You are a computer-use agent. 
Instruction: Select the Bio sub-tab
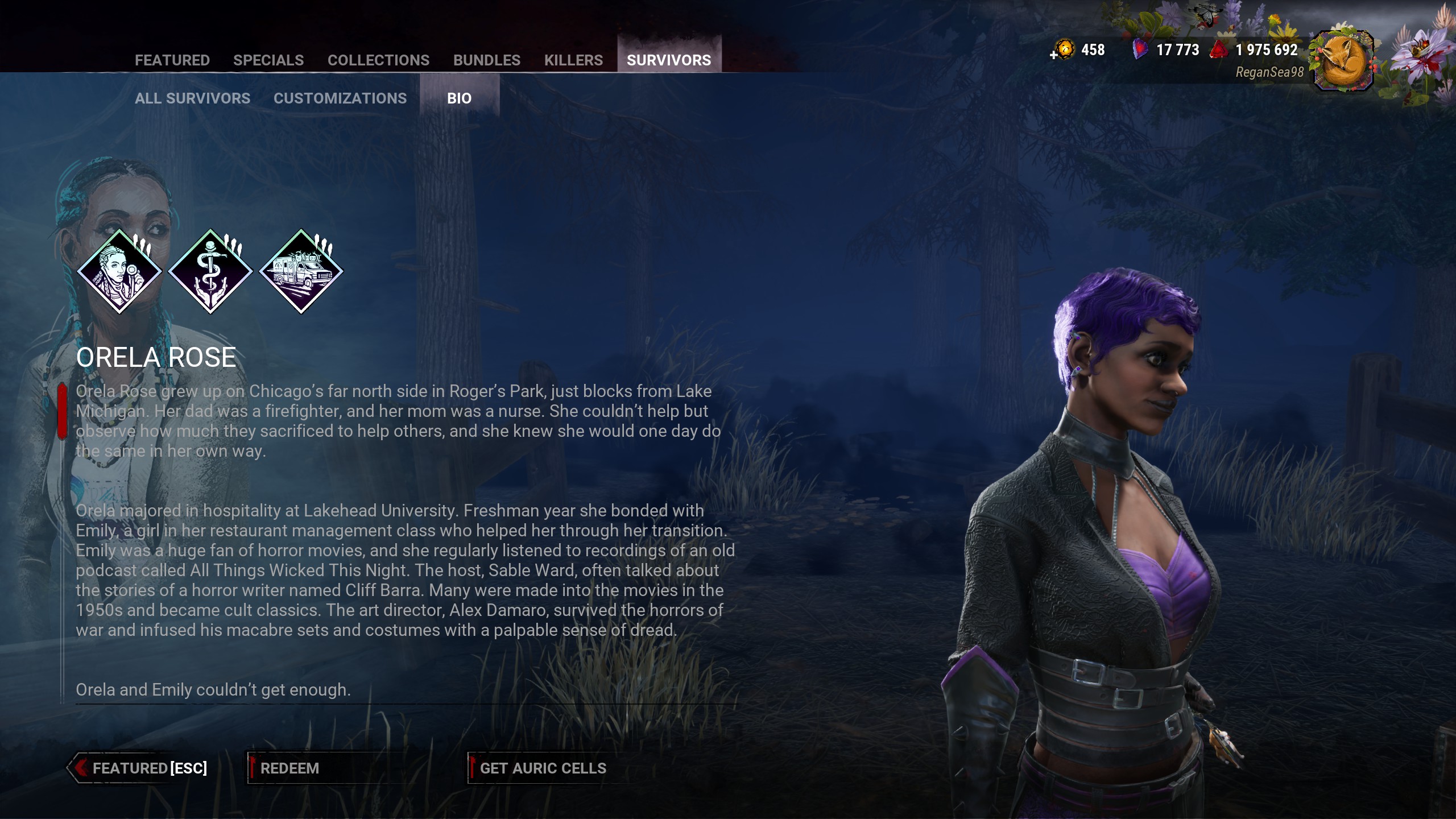tap(459, 98)
